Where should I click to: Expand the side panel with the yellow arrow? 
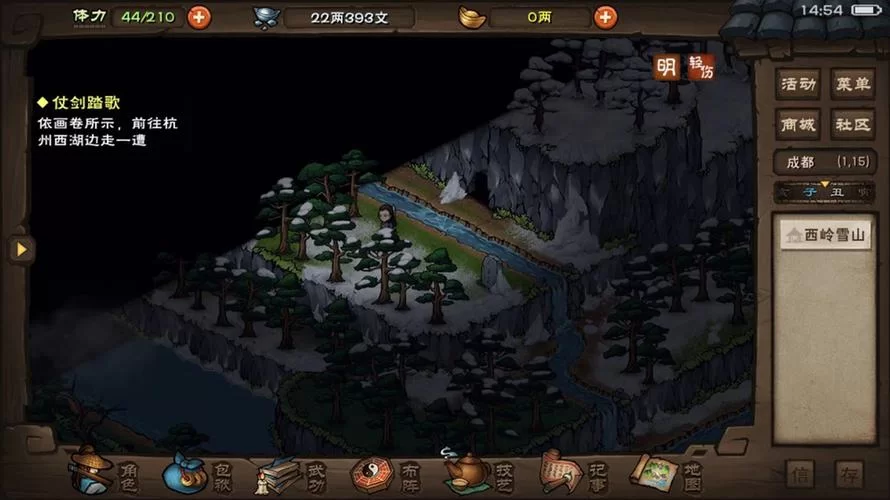pos(21,249)
